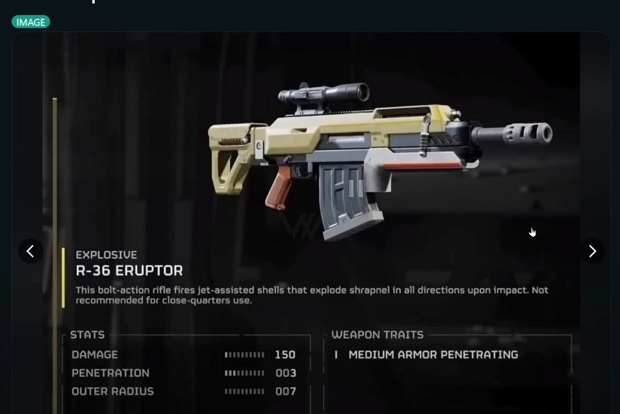Image resolution: width=620 pixels, height=414 pixels.
Task: Advance to the next image with right arrow
Action: pos(592,251)
